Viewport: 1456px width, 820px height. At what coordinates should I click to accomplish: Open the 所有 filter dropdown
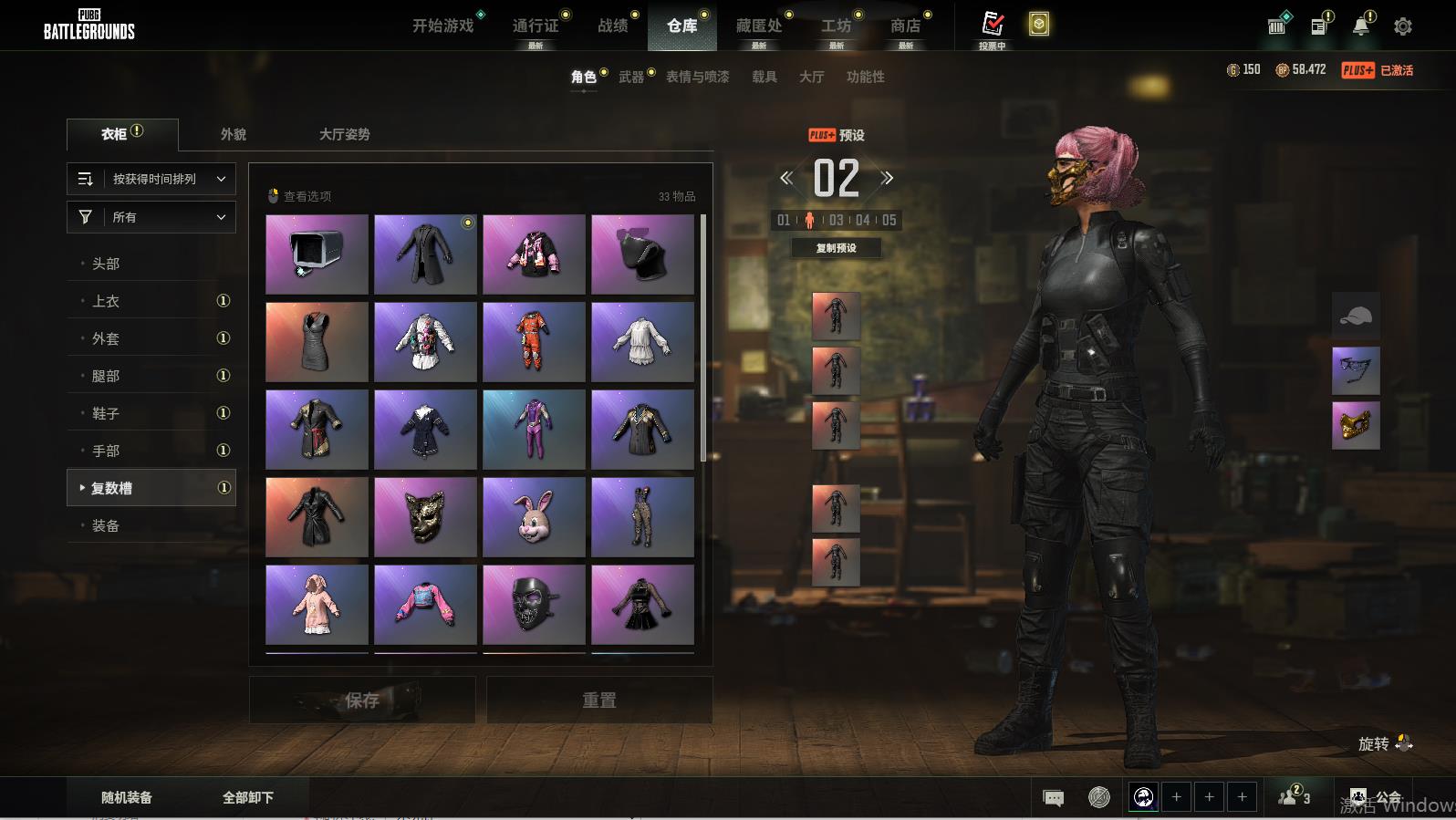pos(151,217)
